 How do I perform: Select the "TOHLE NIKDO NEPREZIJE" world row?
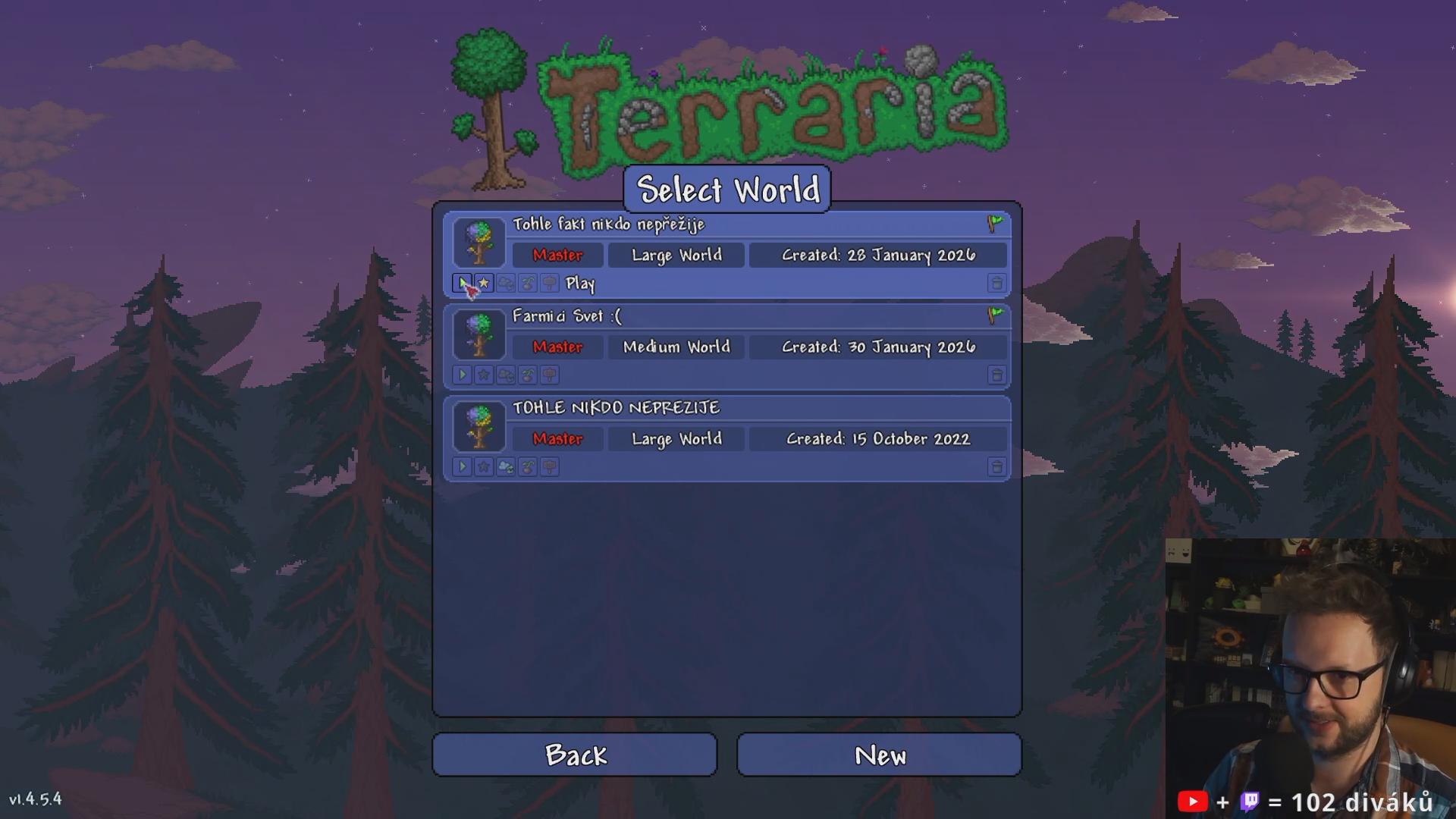(x=758, y=409)
